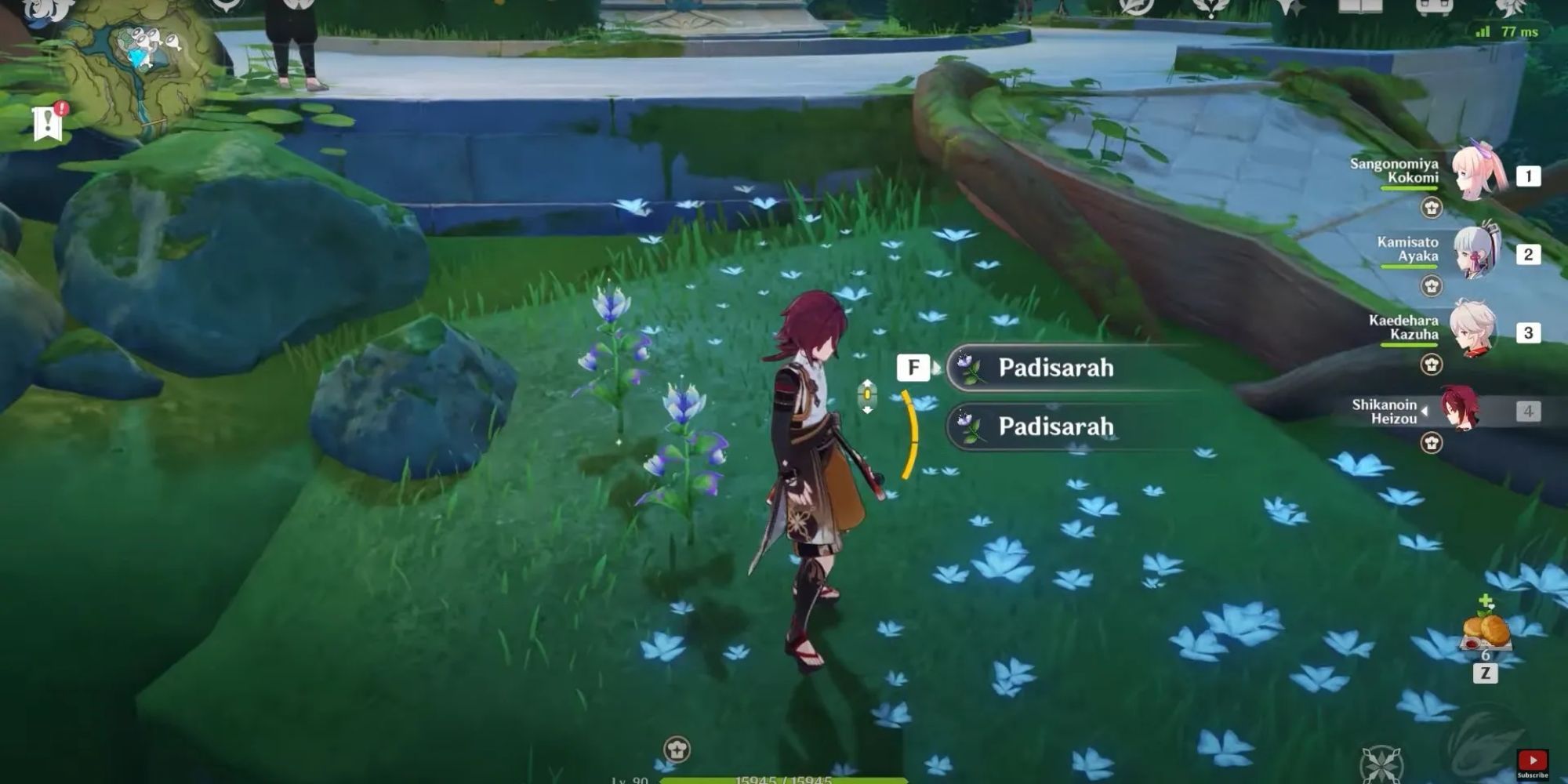1568x784 pixels.
Task: Click the chef hat icon under Kokomi's portrait
Action: (x=1431, y=206)
